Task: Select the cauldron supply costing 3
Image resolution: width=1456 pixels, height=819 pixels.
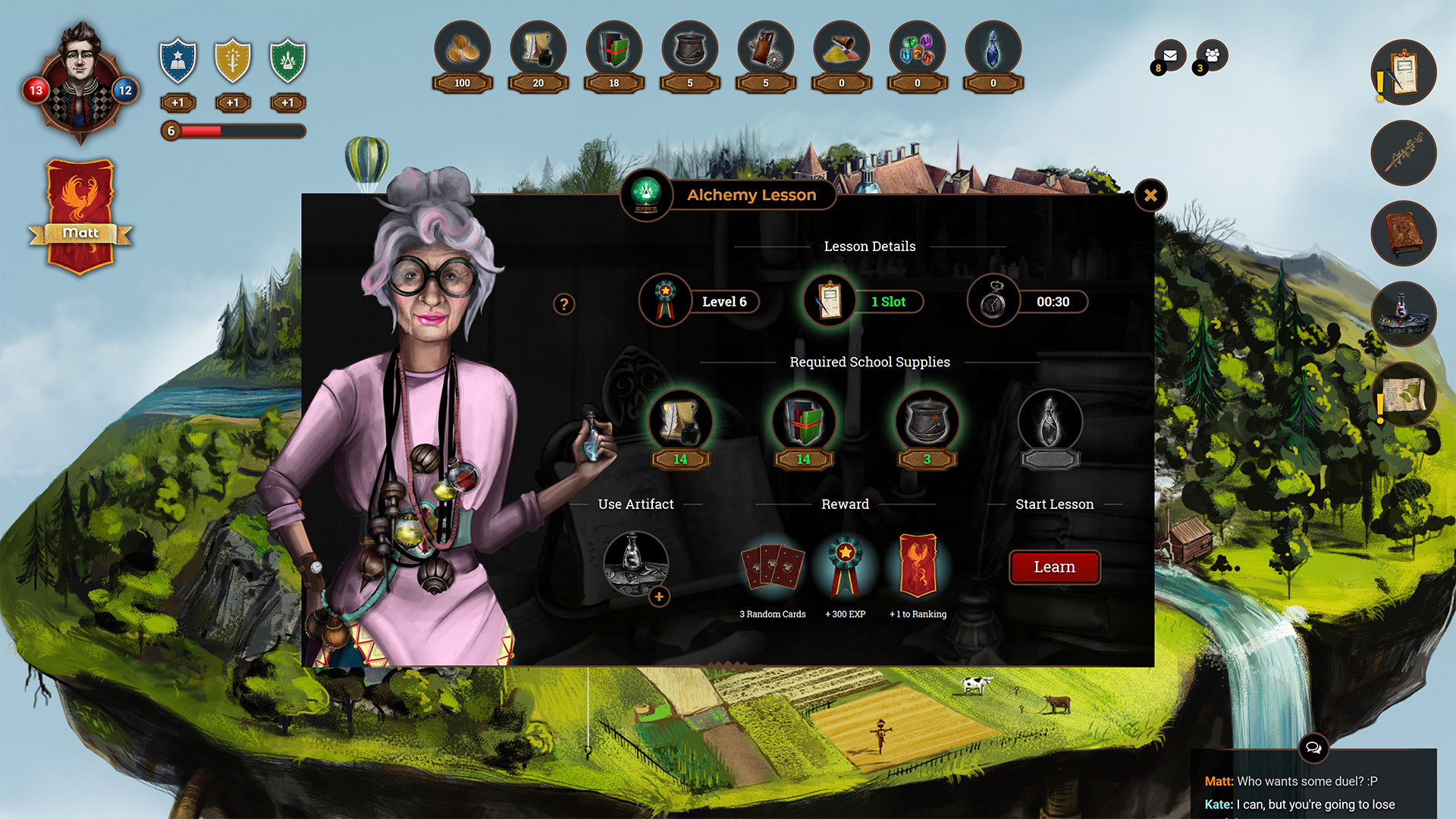Action: click(x=927, y=421)
